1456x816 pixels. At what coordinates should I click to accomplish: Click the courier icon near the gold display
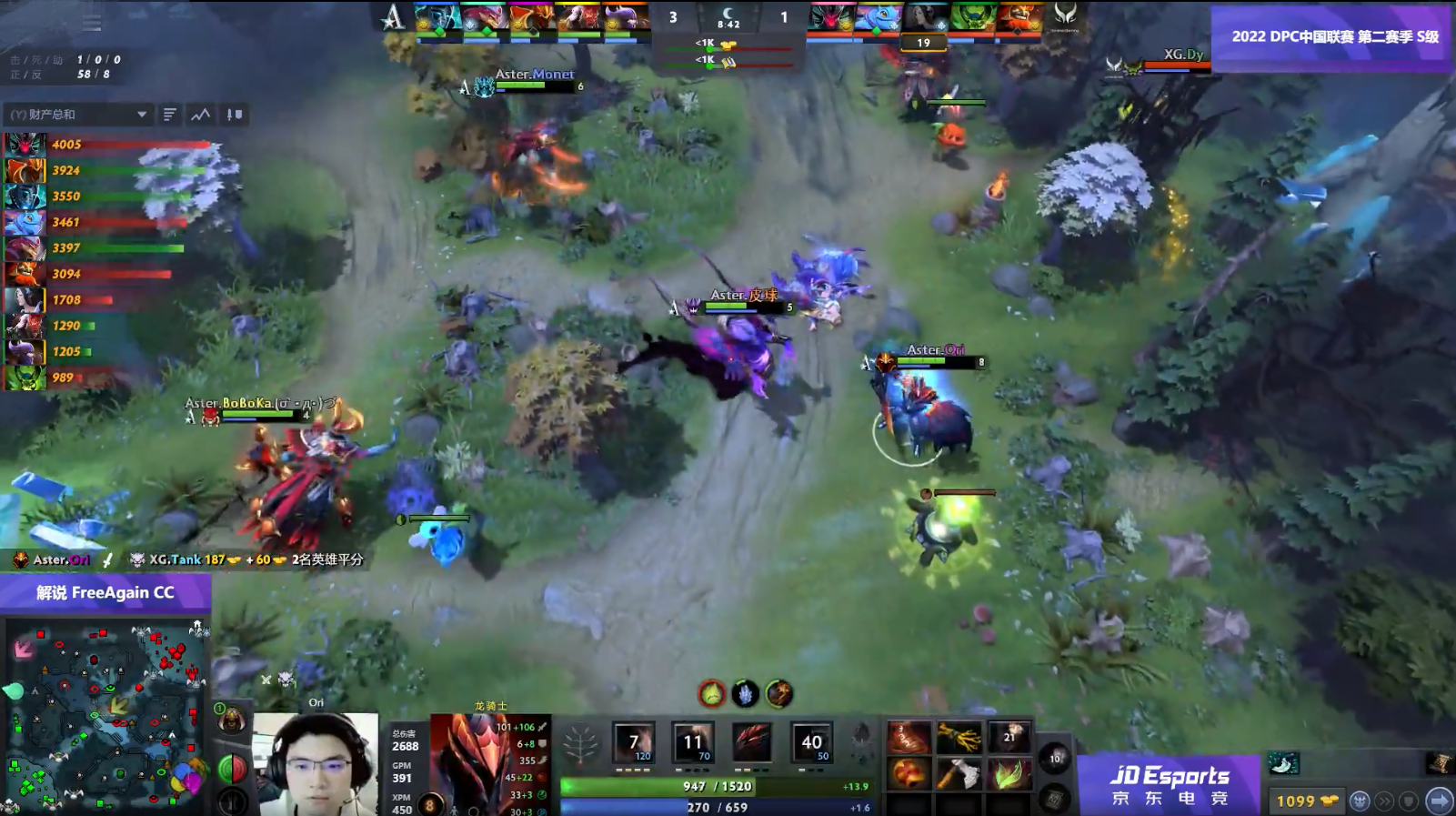click(1361, 801)
